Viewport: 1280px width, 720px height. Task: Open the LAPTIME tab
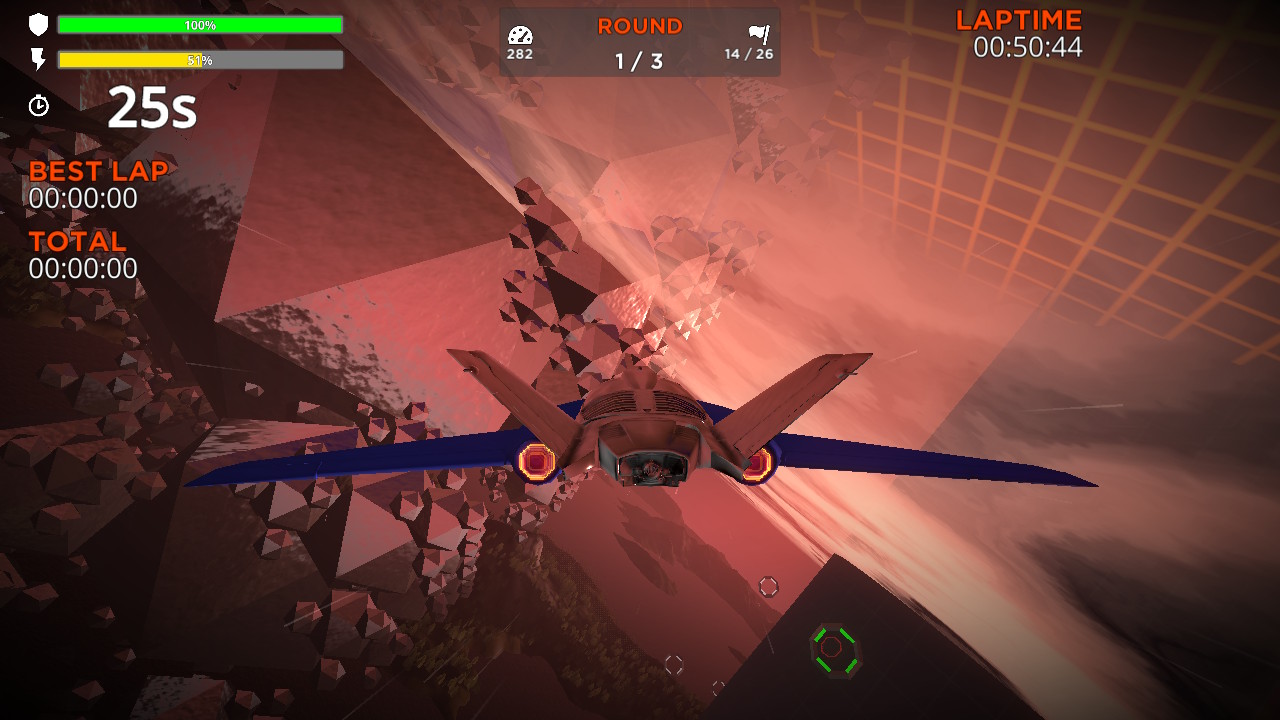coord(1017,18)
